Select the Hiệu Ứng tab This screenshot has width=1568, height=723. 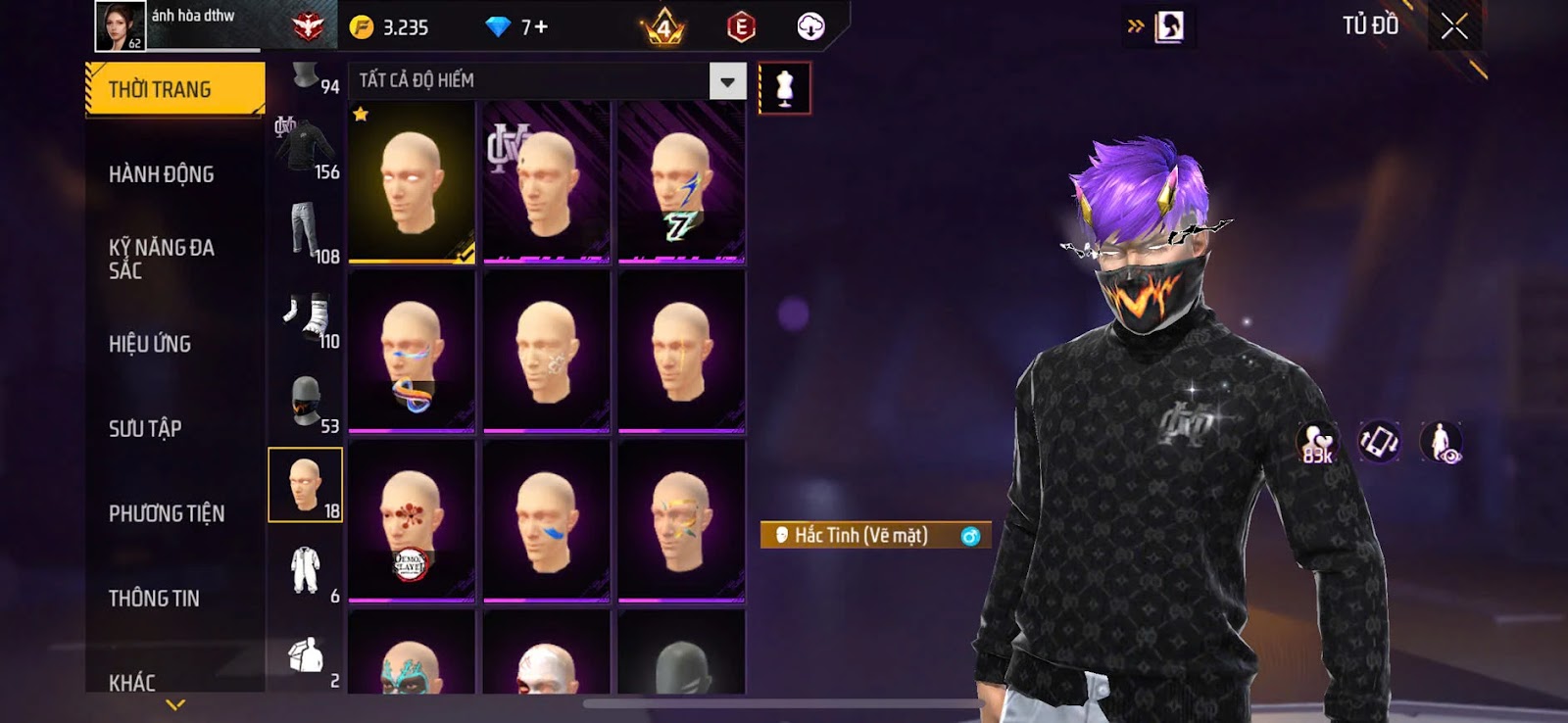(x=150, y=344)
